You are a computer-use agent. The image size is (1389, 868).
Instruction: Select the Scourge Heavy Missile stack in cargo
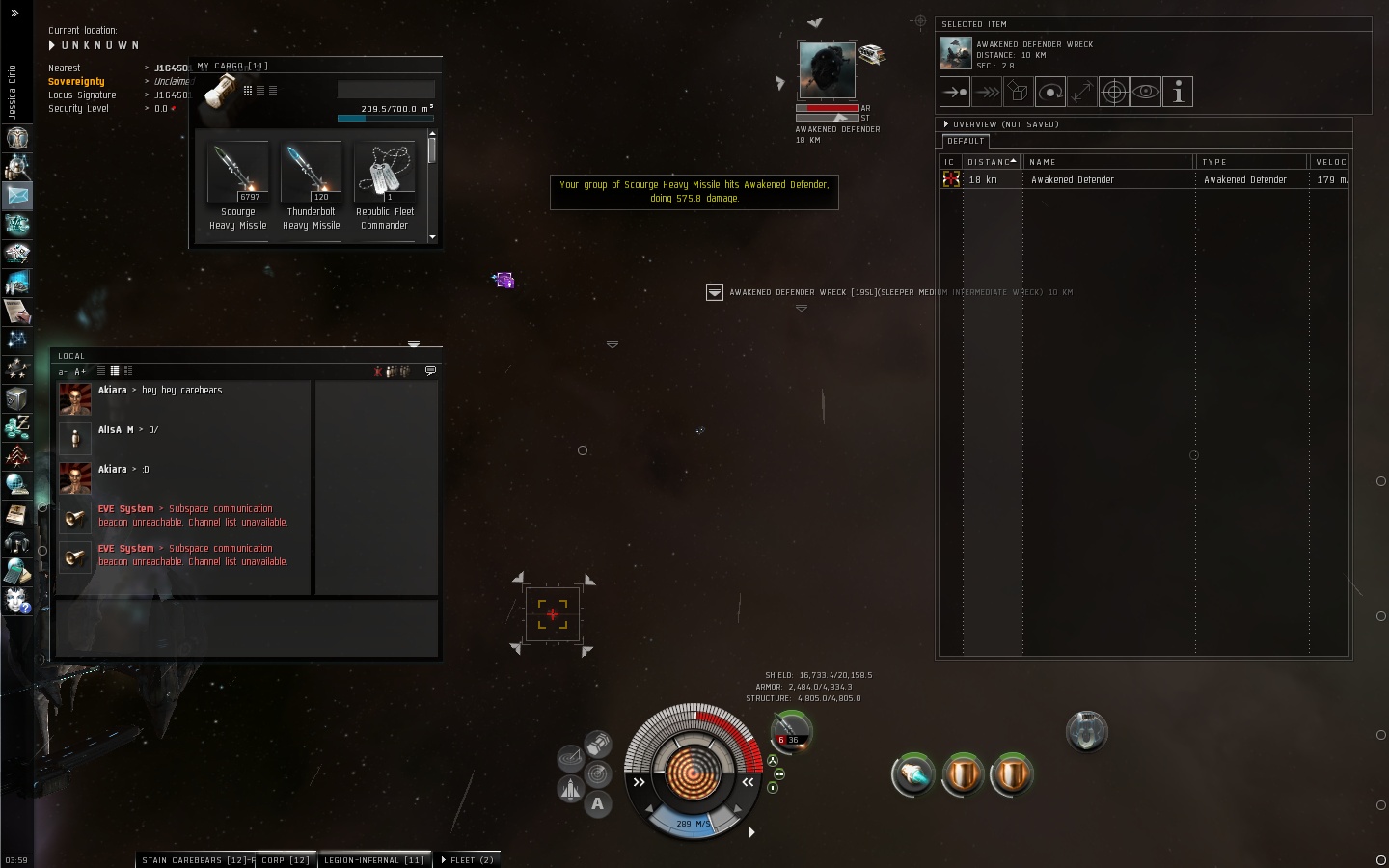coord(237,175)
